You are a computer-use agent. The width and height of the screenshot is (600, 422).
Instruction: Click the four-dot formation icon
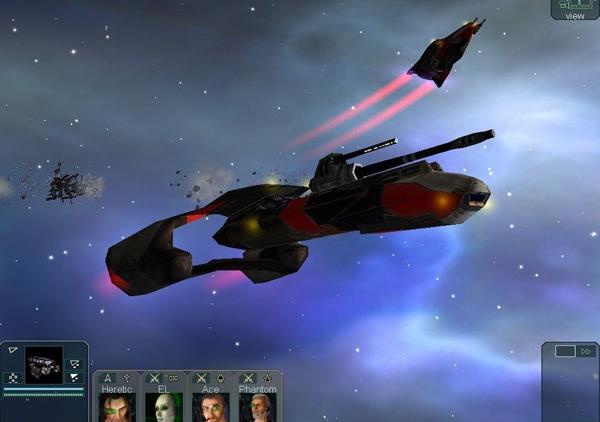click(x=13, y=377)
